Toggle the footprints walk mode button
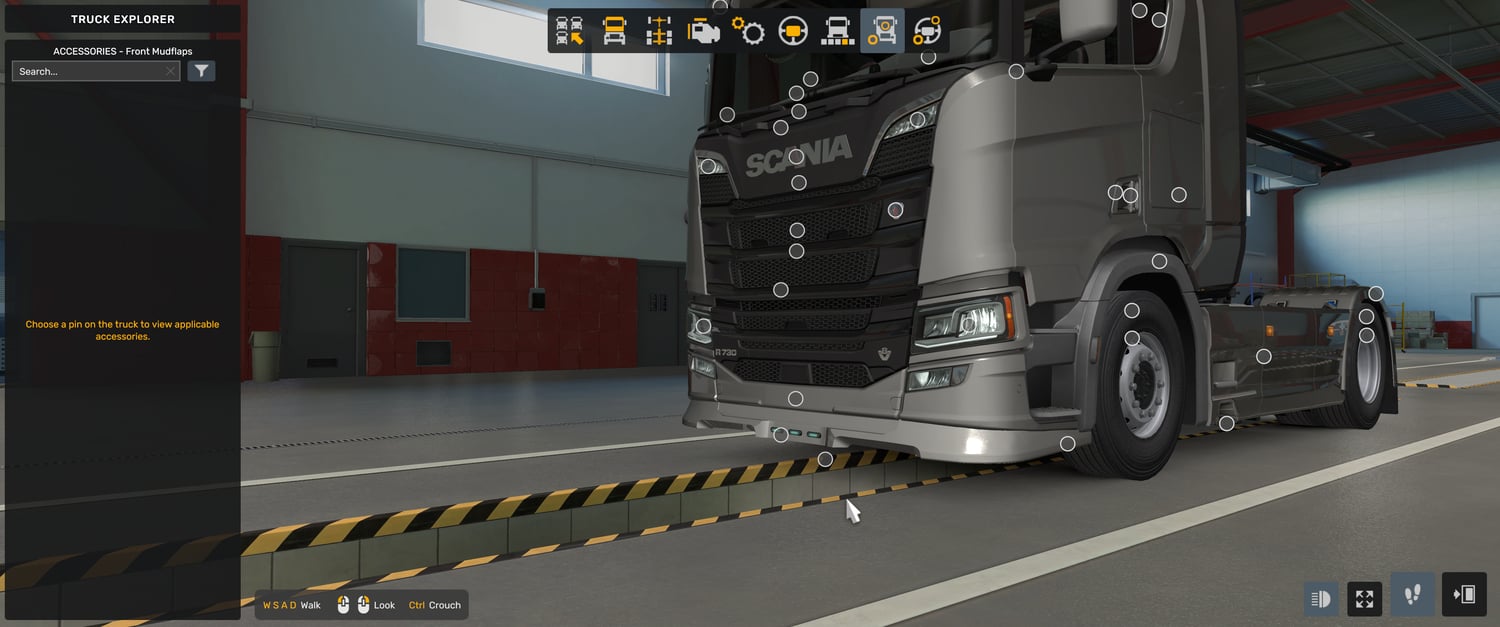 [1413, 595]
